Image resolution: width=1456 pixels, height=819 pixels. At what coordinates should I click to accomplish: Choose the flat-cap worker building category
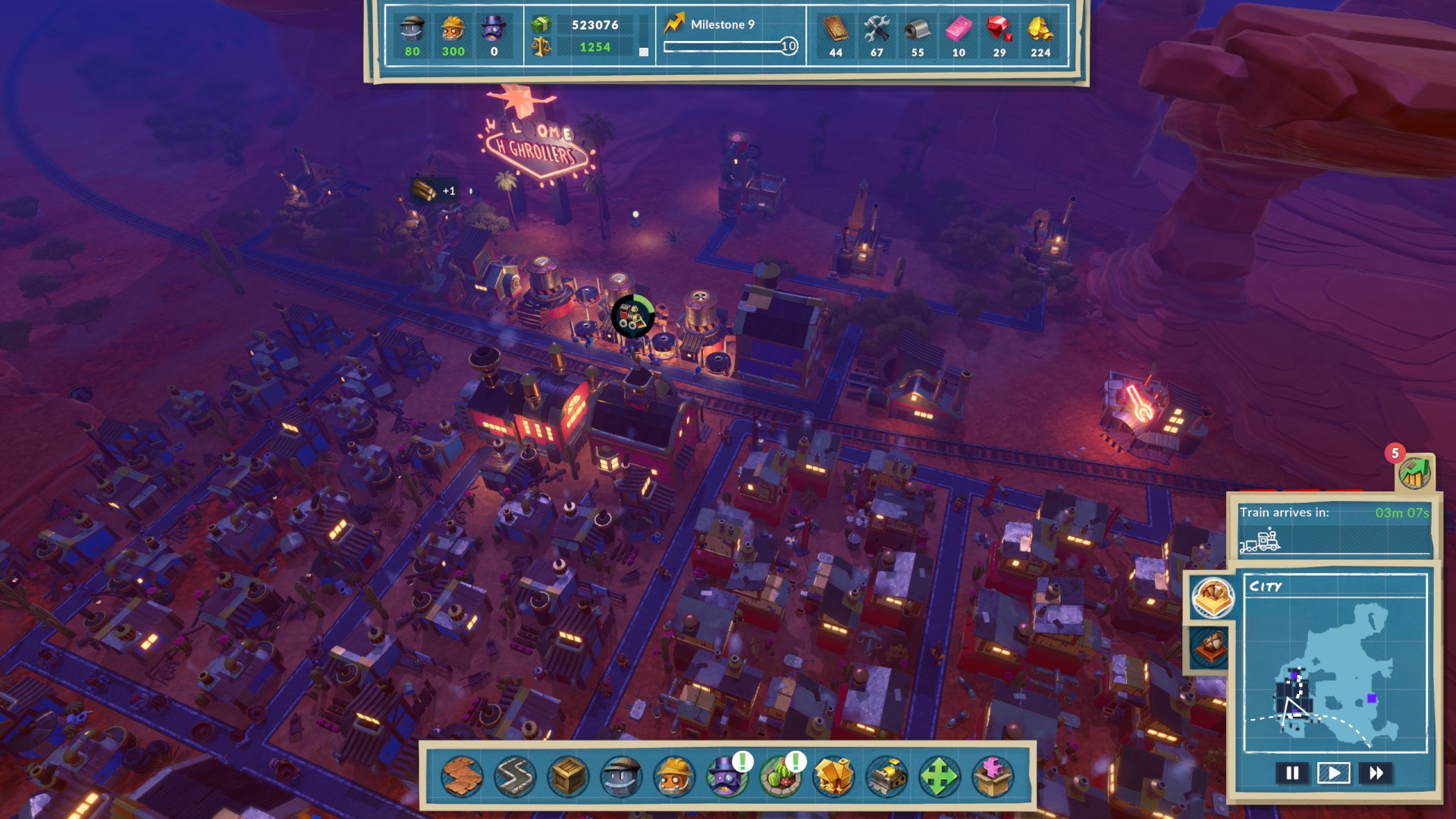coord(621,776)
